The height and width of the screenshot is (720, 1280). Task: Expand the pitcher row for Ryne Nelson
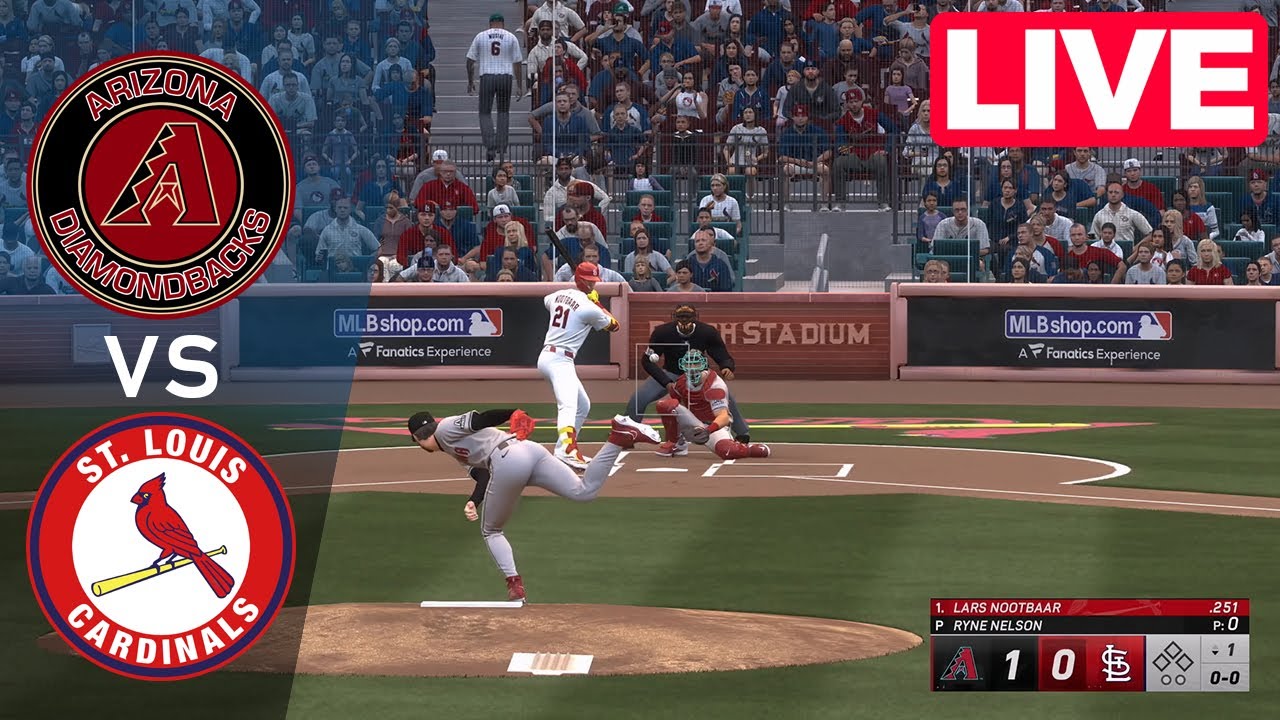pyautogui.click(x=996, y=624)
